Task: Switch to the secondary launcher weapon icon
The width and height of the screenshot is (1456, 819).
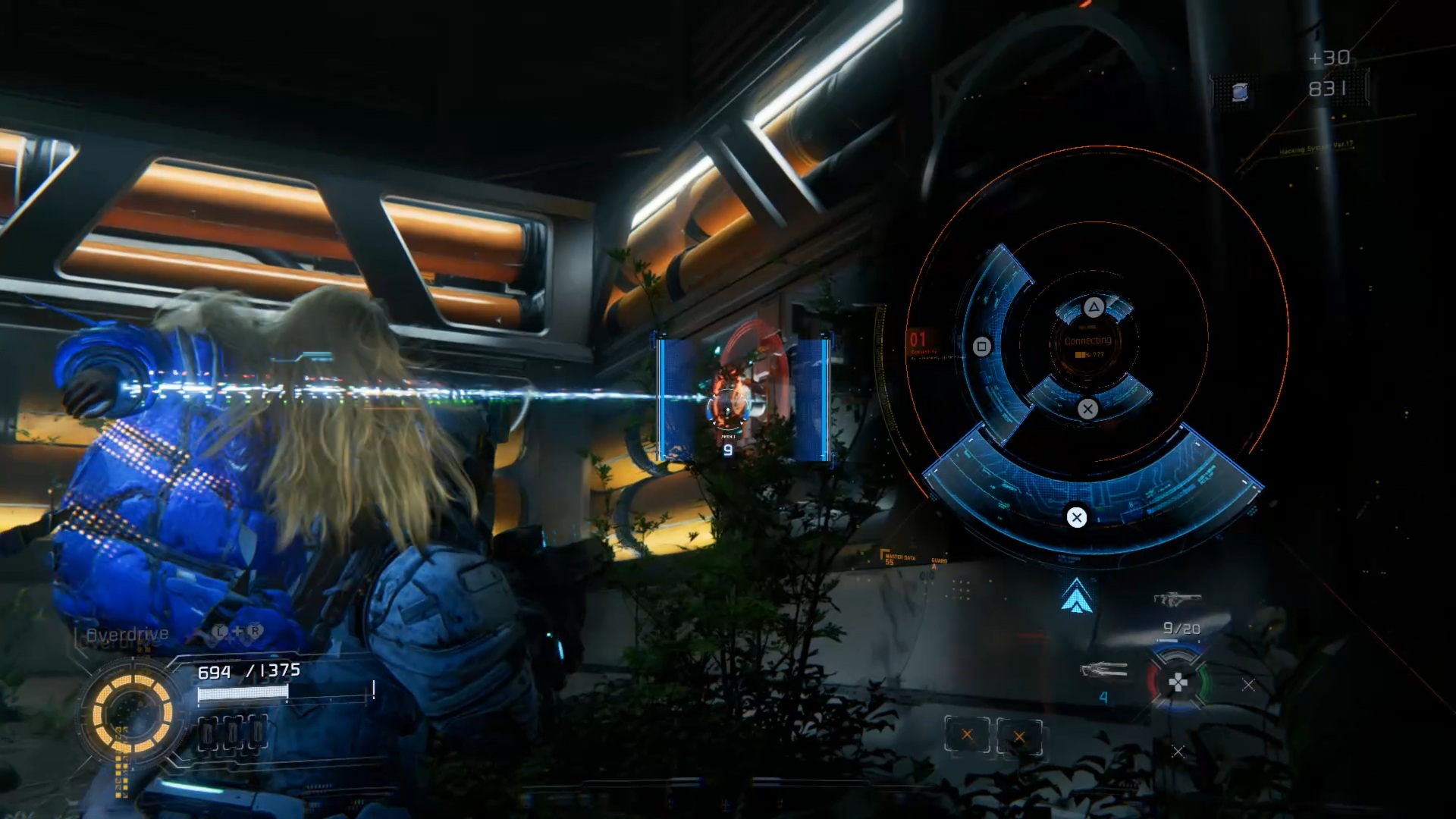Action: [1103, 670]
